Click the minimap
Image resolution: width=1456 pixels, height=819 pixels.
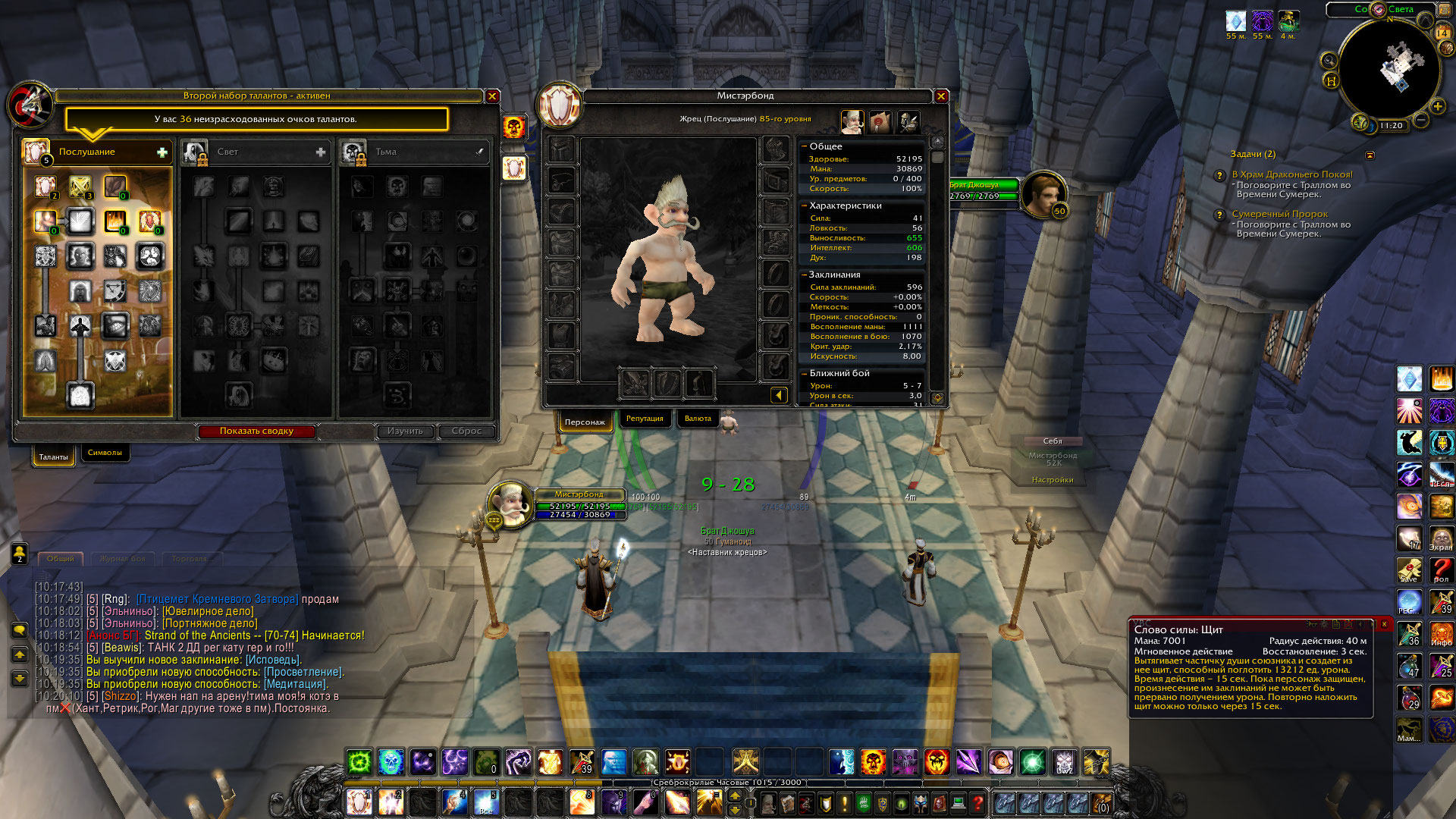(x=1388, y=70)
